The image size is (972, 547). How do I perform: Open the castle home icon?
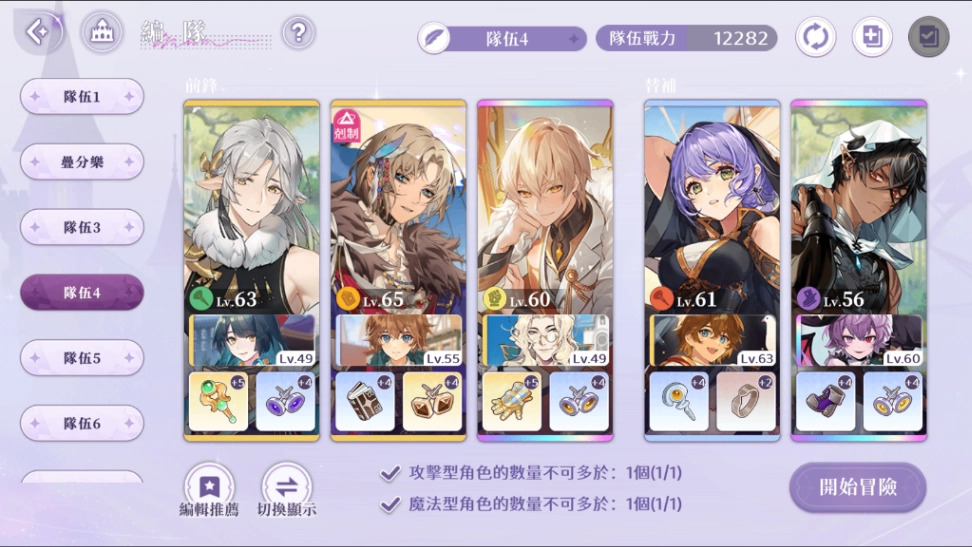[x=101, y=33]
